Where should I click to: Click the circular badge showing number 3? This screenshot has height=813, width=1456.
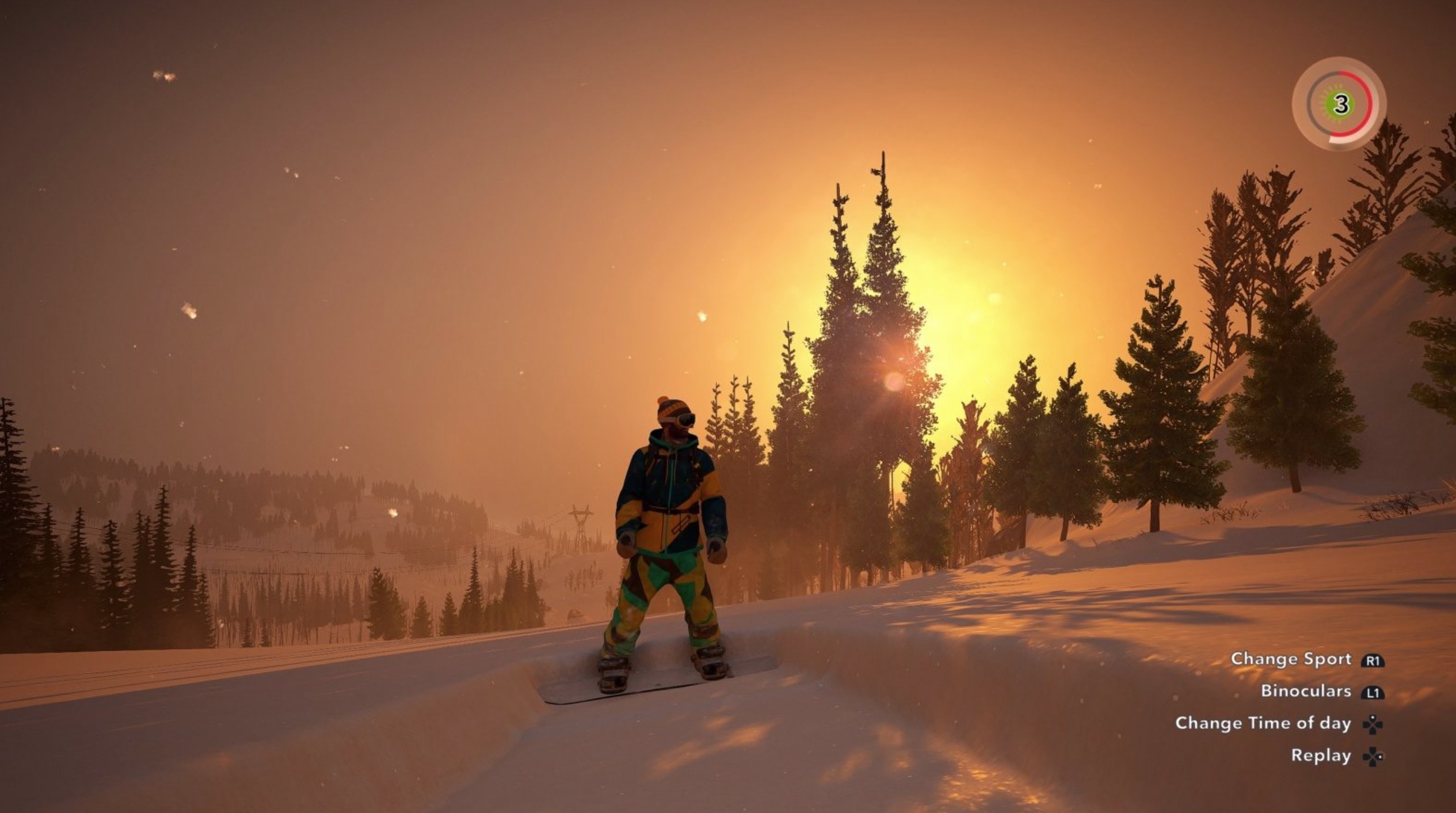[x=1340, y=105]
